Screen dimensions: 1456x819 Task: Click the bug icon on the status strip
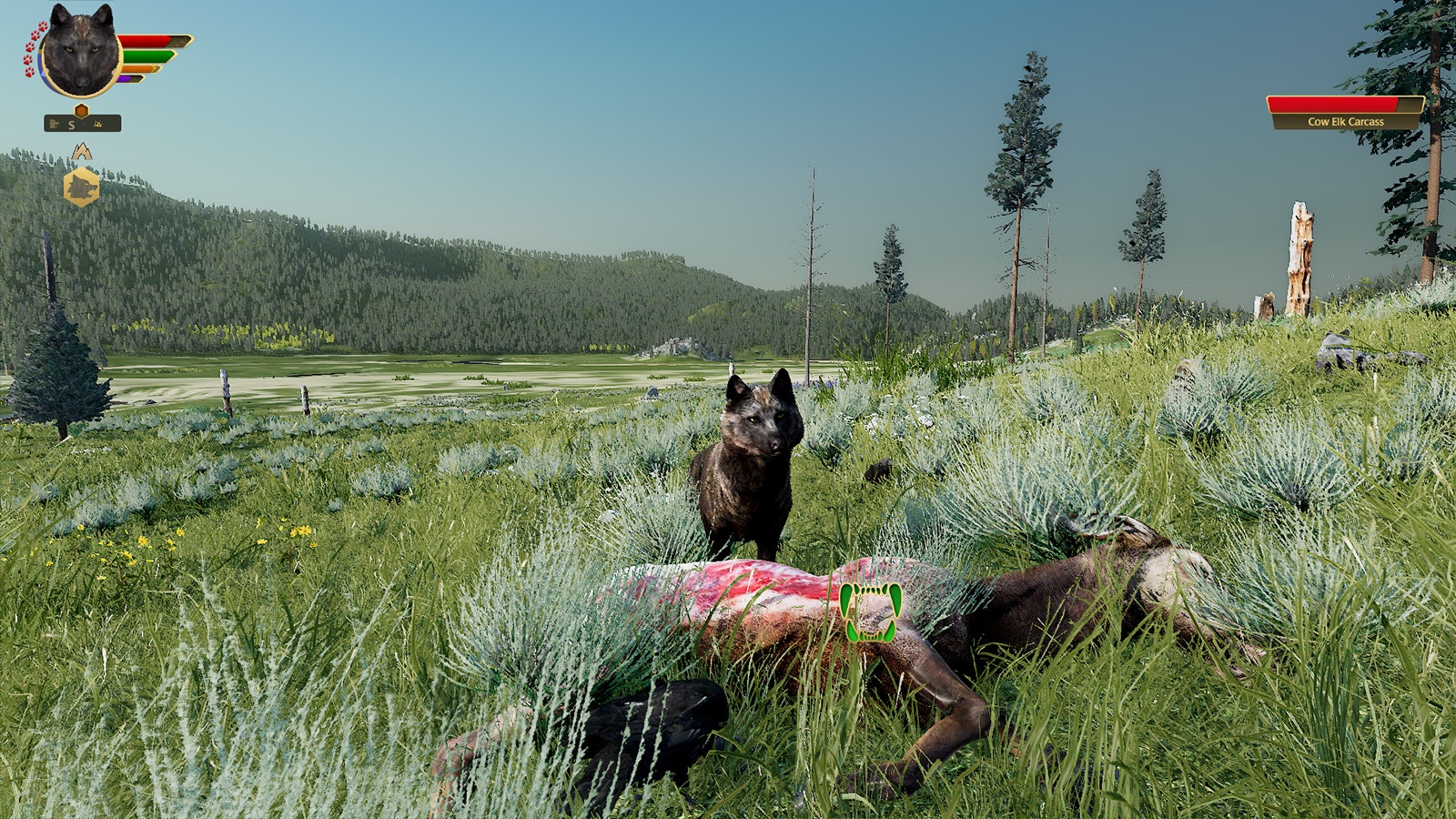tap(96, 124)
